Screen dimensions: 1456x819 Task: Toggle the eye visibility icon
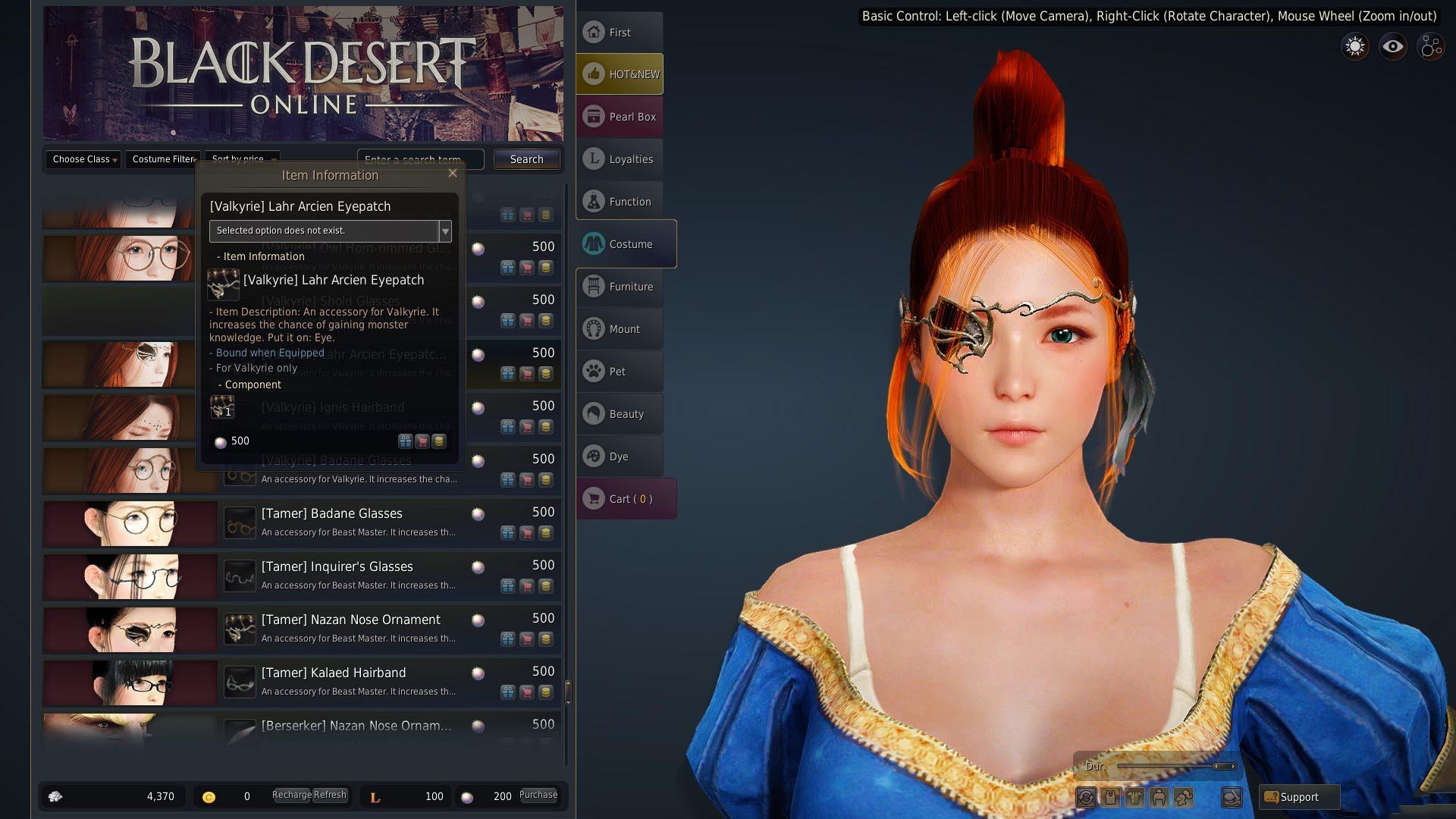(x=1392, y=47)
